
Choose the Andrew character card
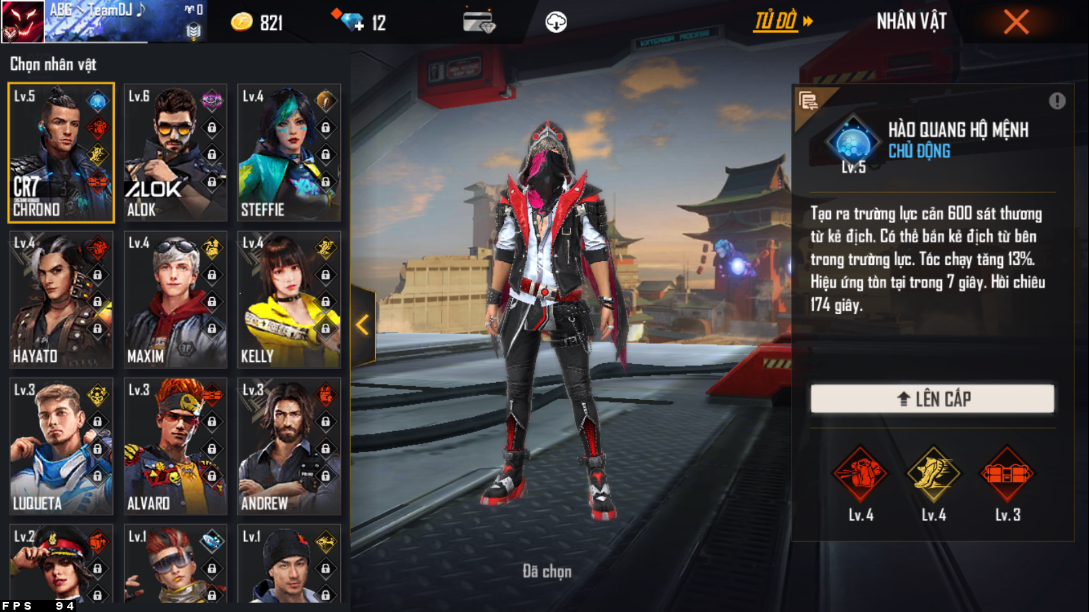point(289,446)
